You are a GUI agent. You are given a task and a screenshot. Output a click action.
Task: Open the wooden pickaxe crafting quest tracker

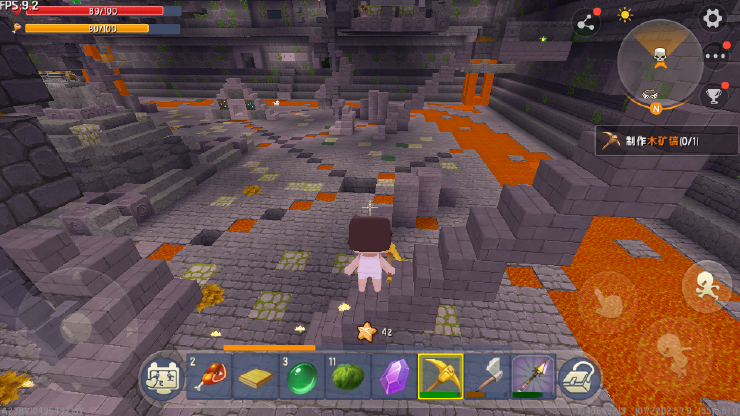666,141
